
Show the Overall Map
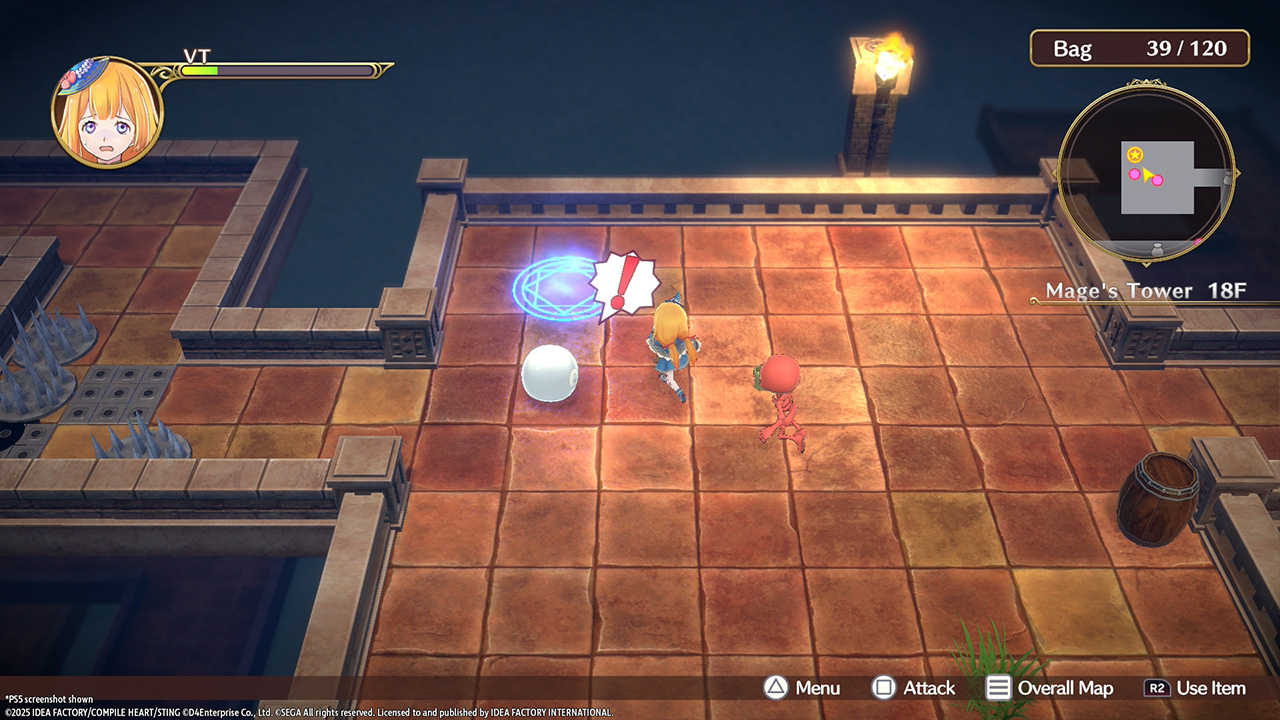[x=1049, y=688]
